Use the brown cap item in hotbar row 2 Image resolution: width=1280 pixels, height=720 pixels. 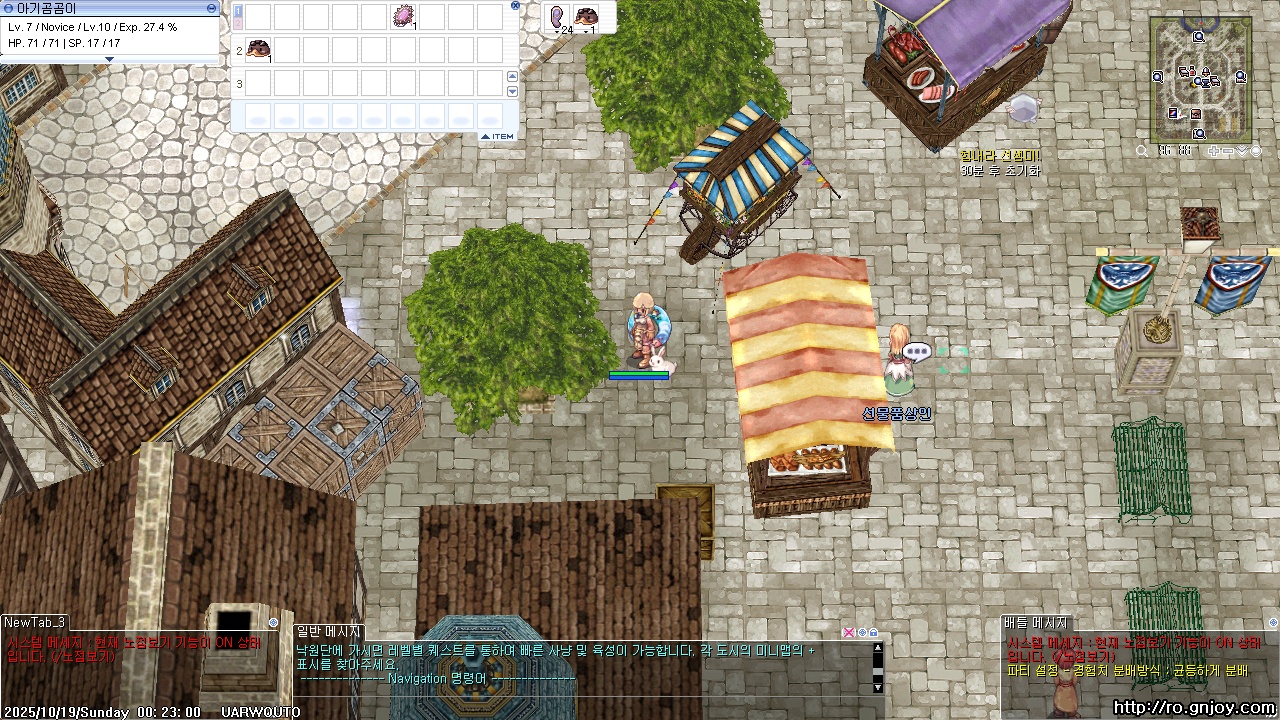tap(258, 49)
